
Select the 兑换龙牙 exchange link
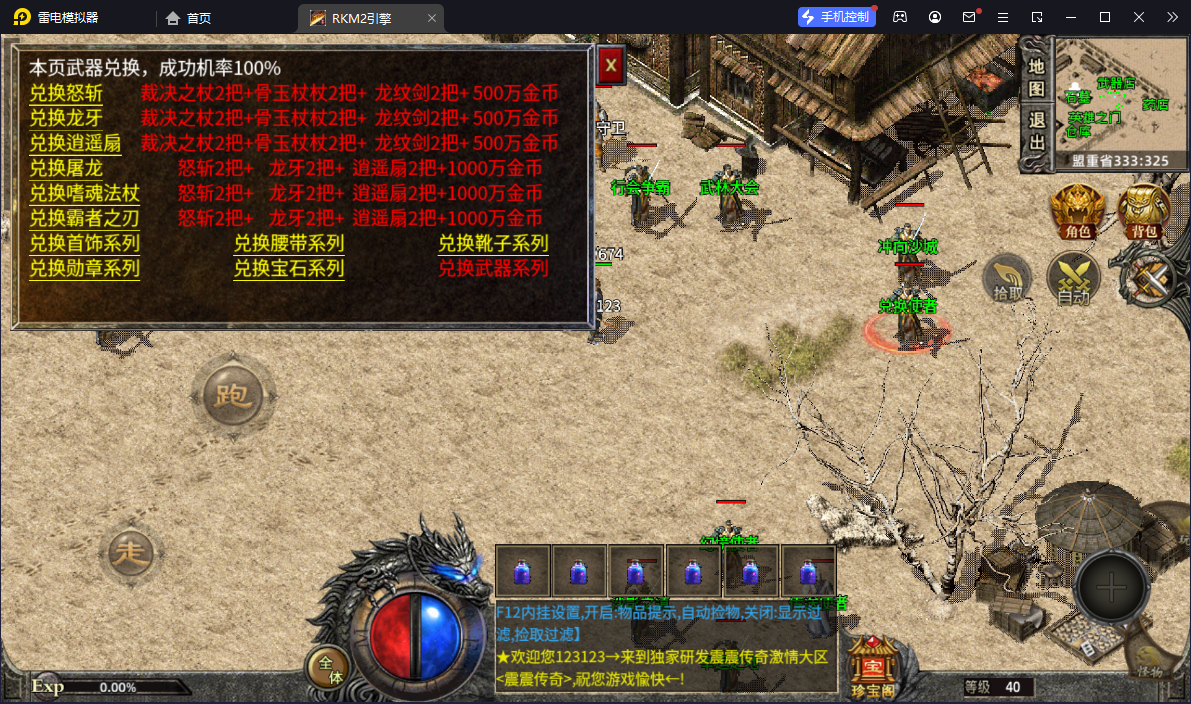[x=66, y=118]
